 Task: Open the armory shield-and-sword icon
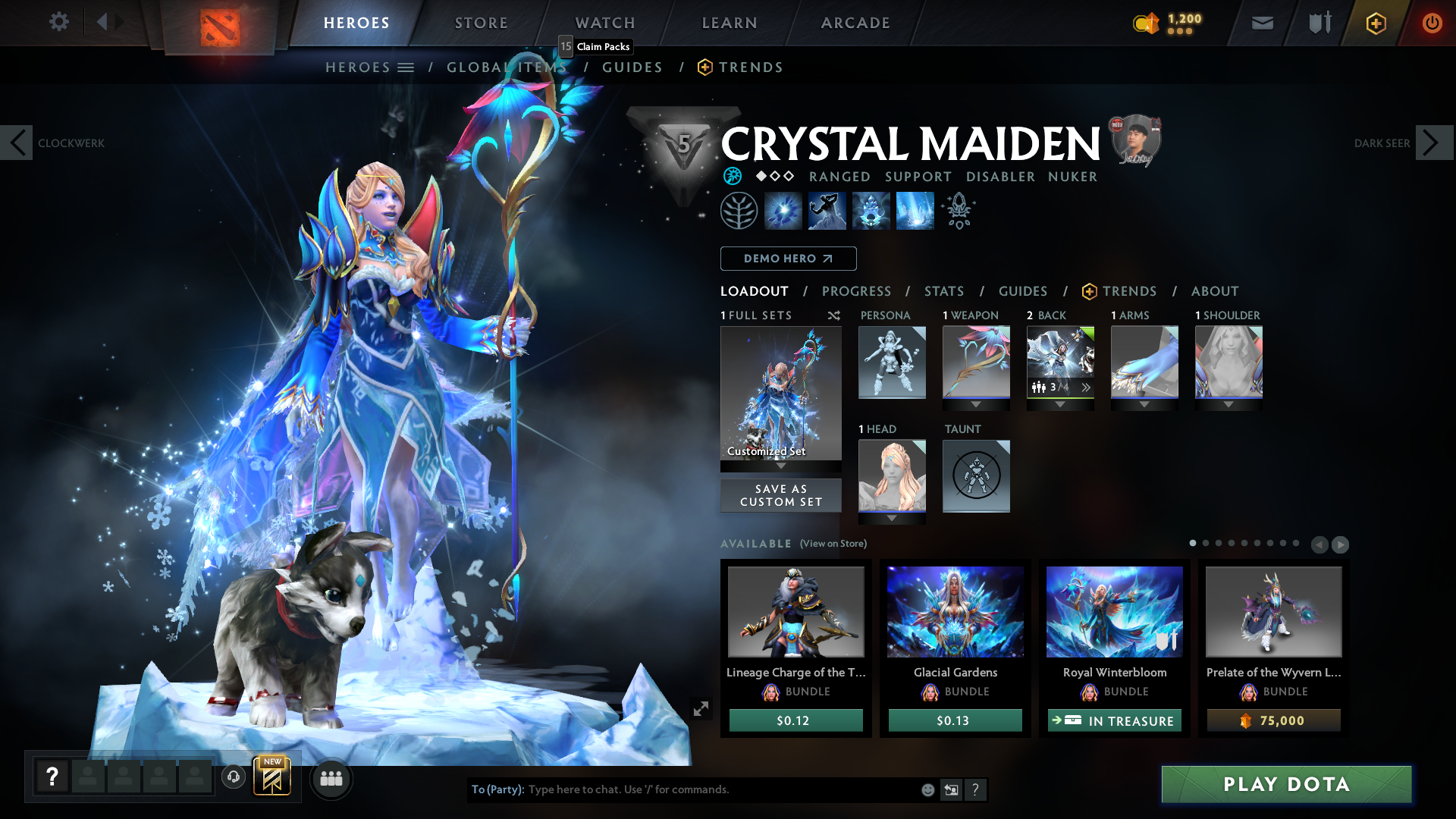1318,23
